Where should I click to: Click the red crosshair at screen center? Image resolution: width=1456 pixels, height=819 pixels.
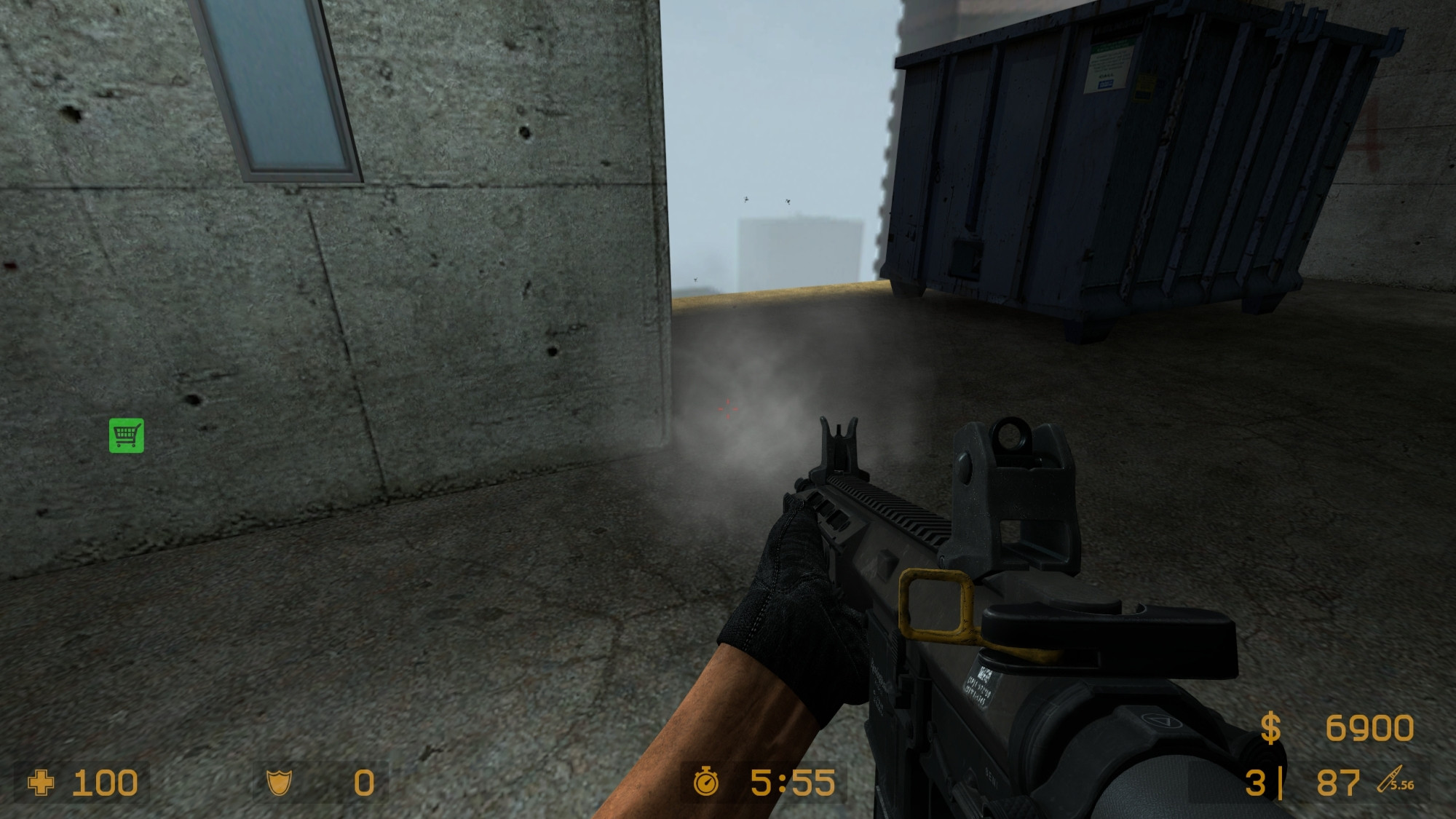[x=727, y=409]
